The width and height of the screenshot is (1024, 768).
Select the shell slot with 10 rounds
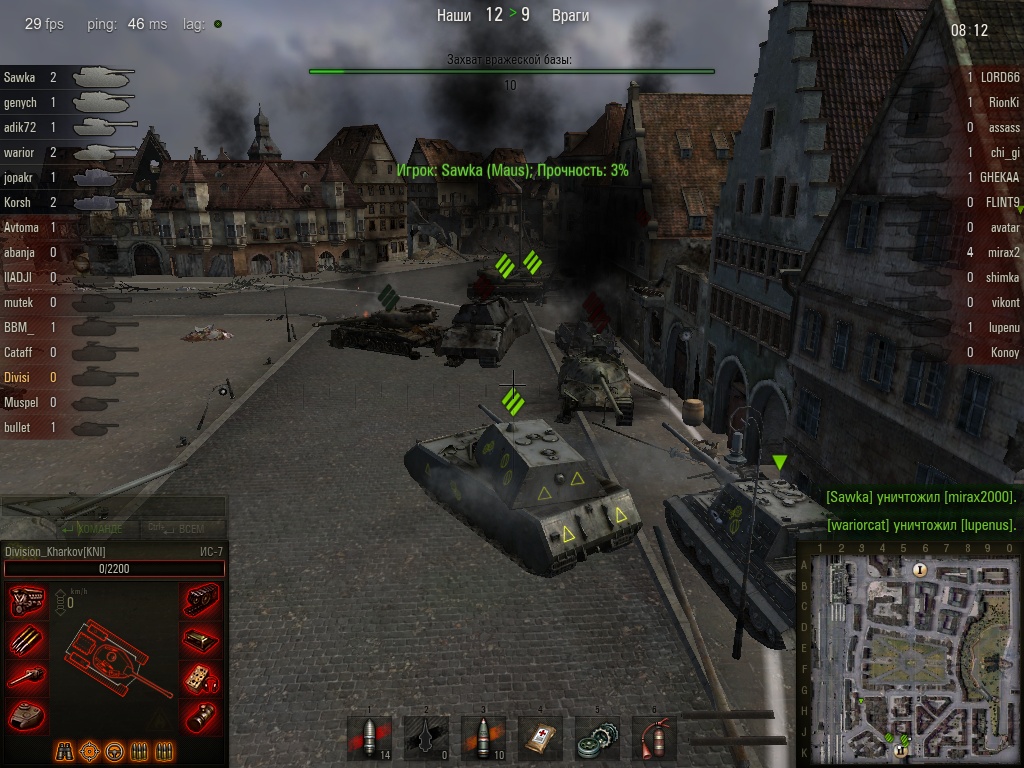(484, 738)
